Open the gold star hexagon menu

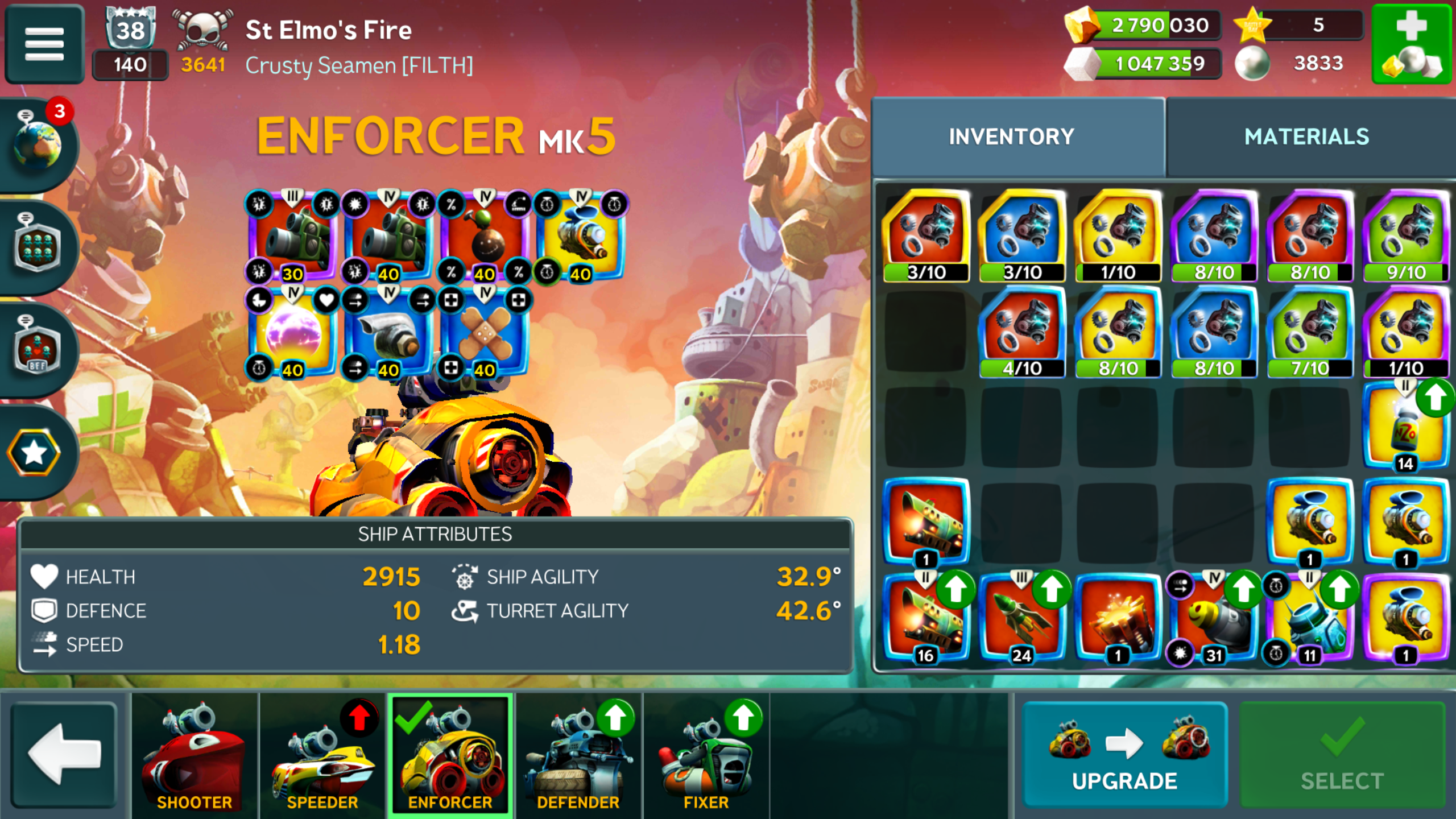[34, 453]
